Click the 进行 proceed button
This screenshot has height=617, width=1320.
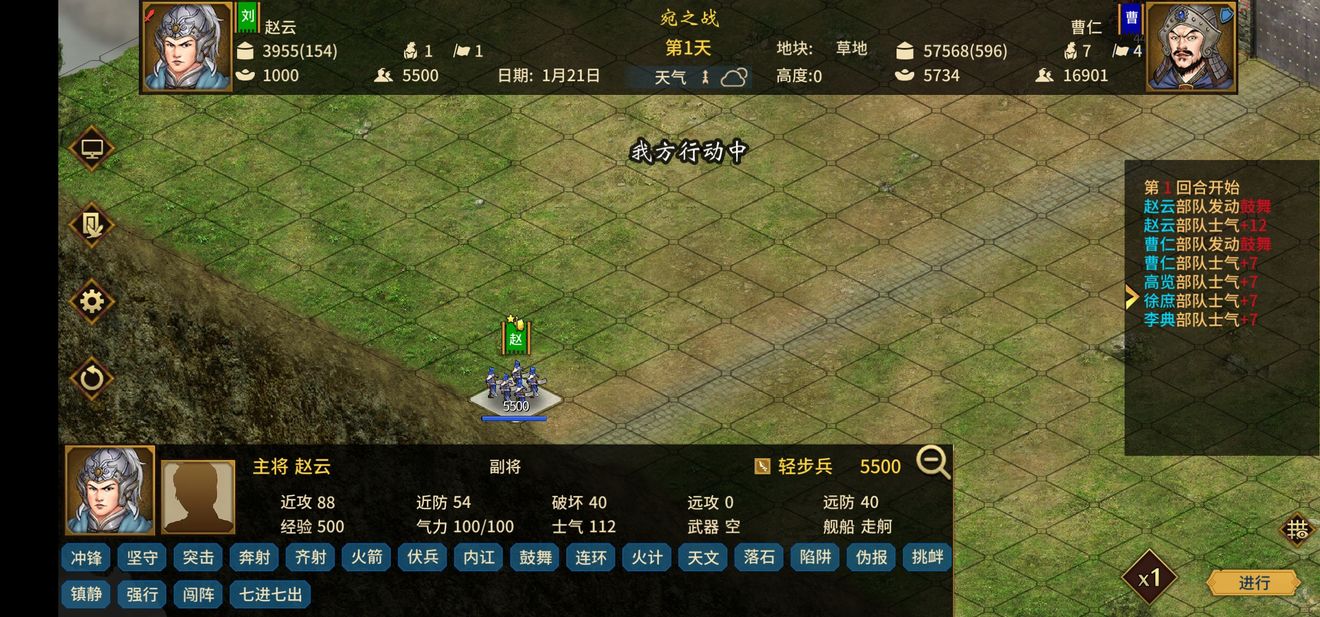(x=1253, y=582)
